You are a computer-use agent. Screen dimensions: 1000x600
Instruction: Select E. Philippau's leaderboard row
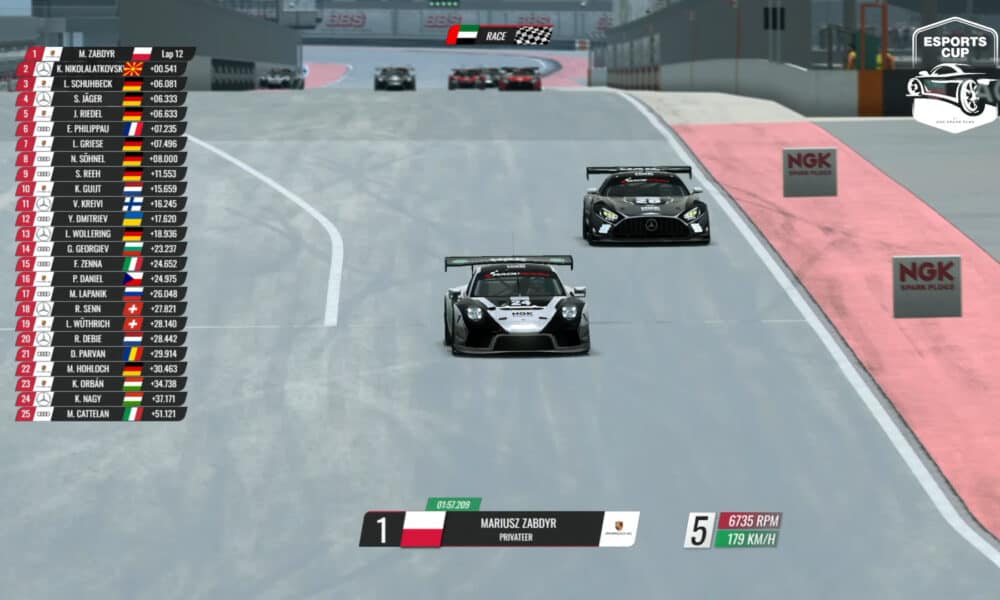pos(98,129)
